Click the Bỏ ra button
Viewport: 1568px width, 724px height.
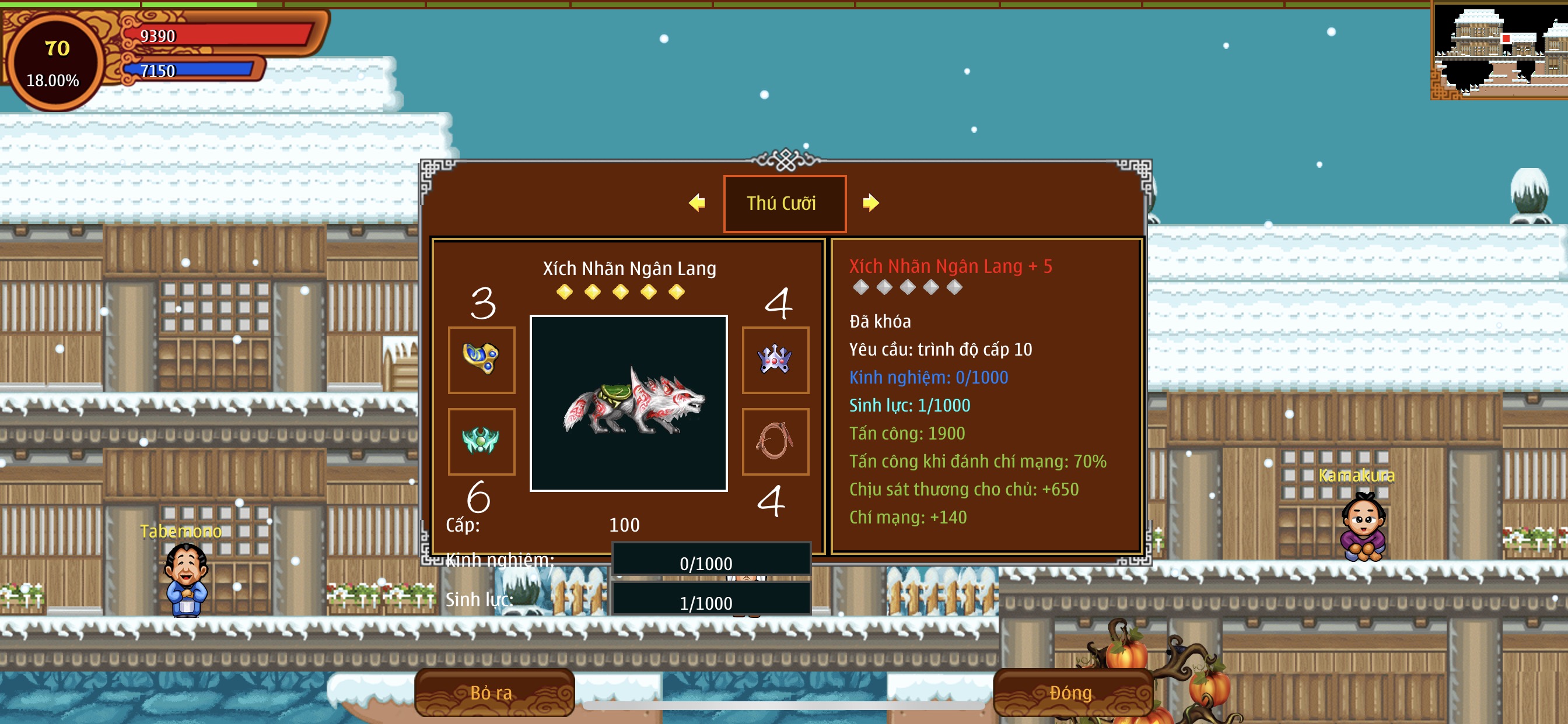[494, 693]
